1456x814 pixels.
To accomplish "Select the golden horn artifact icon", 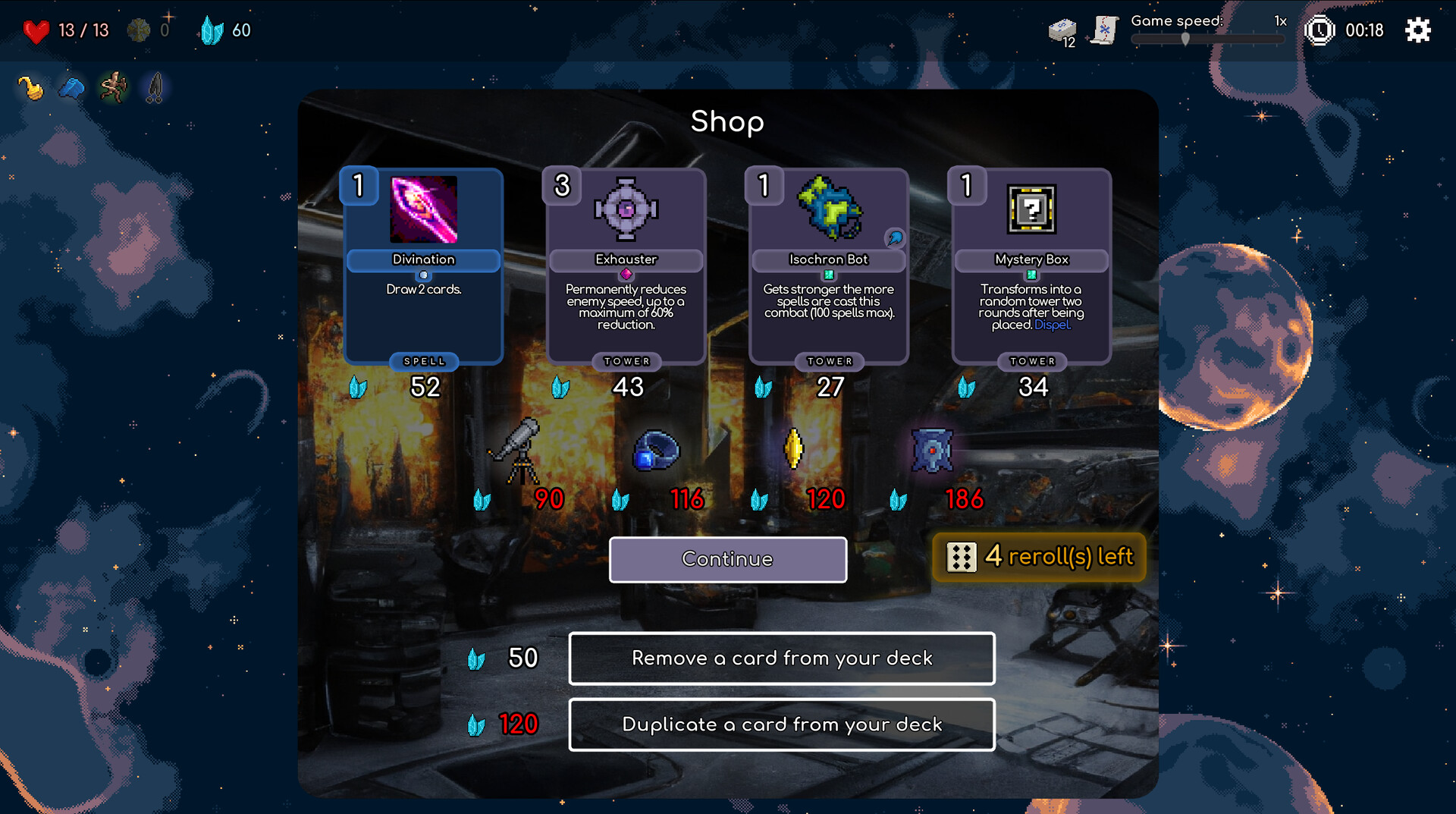I will click(x=30, y=86).
